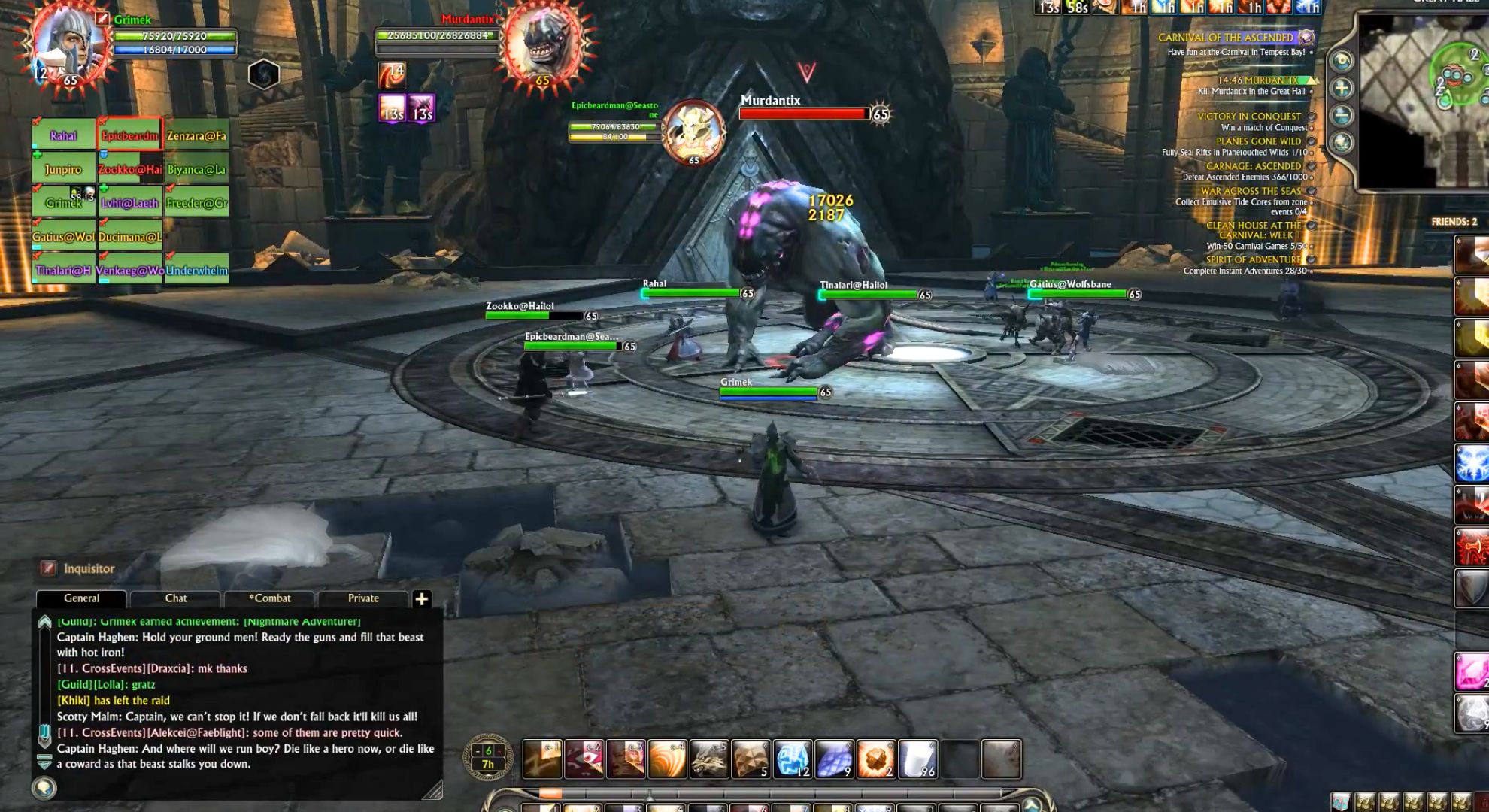This screenshot has width=1489, height=812.
Task: Open the world map globe button beside minimap
Action: click(x=1341, y=142)
